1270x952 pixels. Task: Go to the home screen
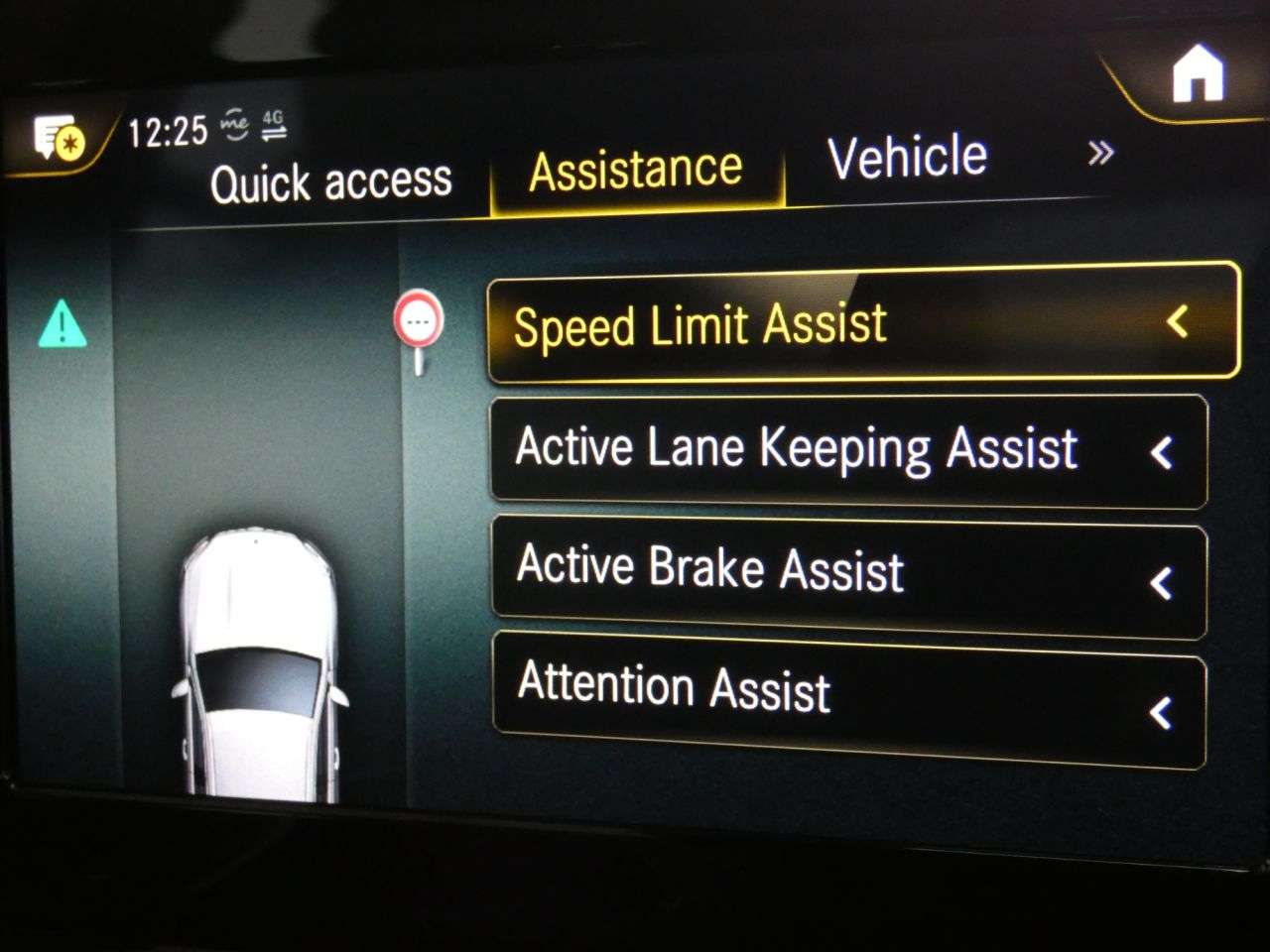click(x=1198, y=75)
